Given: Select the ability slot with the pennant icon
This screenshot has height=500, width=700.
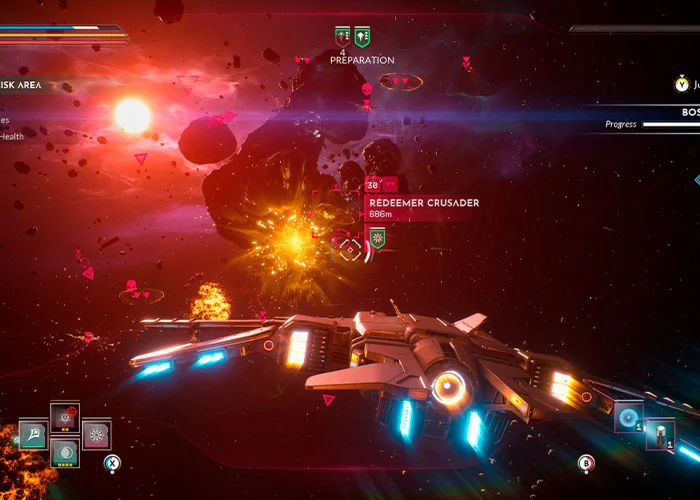Looking at the screenshot, I should click(x=33, y=435).
